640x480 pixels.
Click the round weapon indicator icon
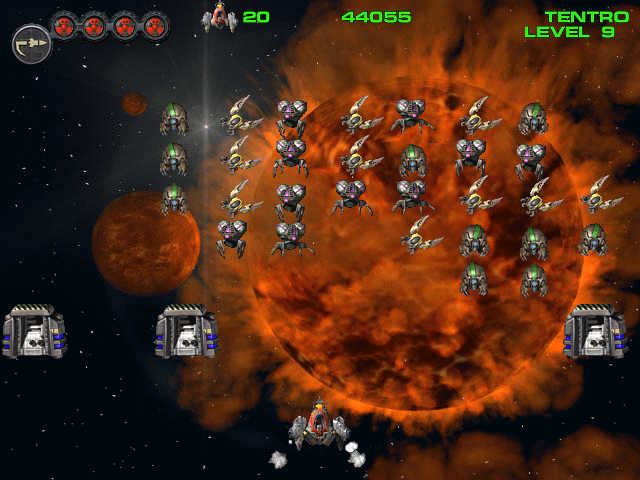point(30,44)
